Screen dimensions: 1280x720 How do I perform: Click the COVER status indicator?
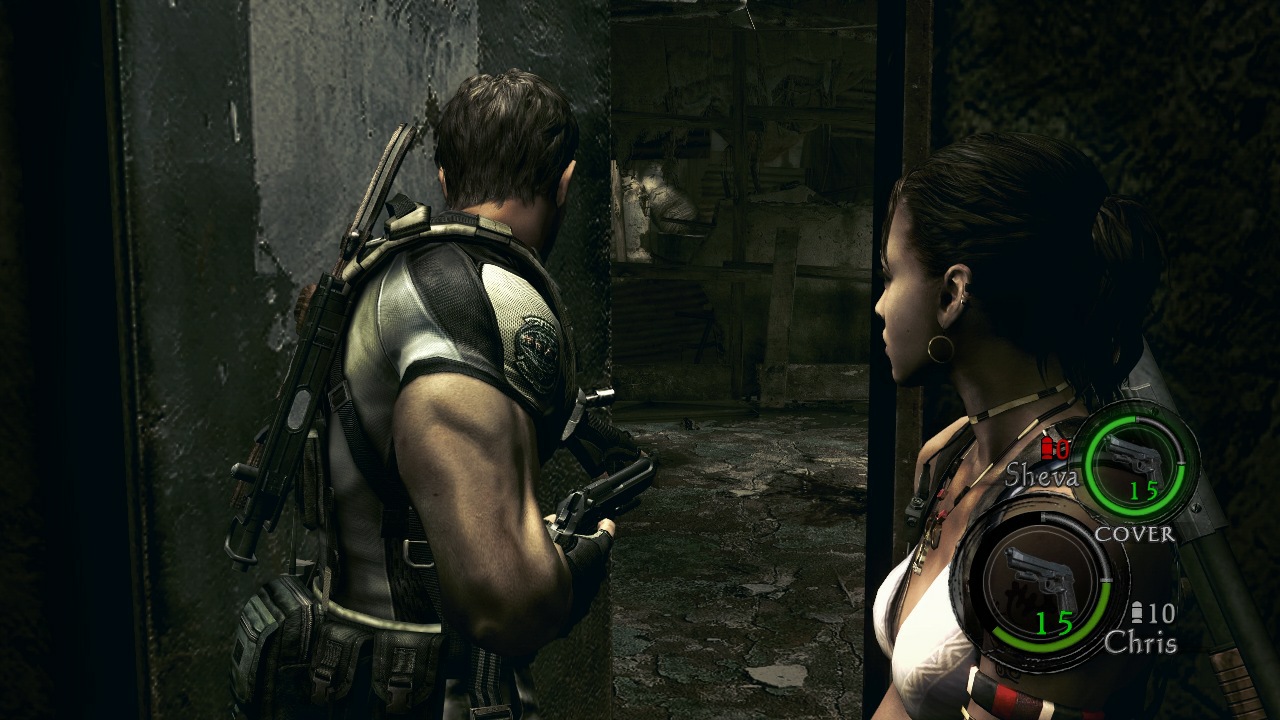pos(1135,533)
